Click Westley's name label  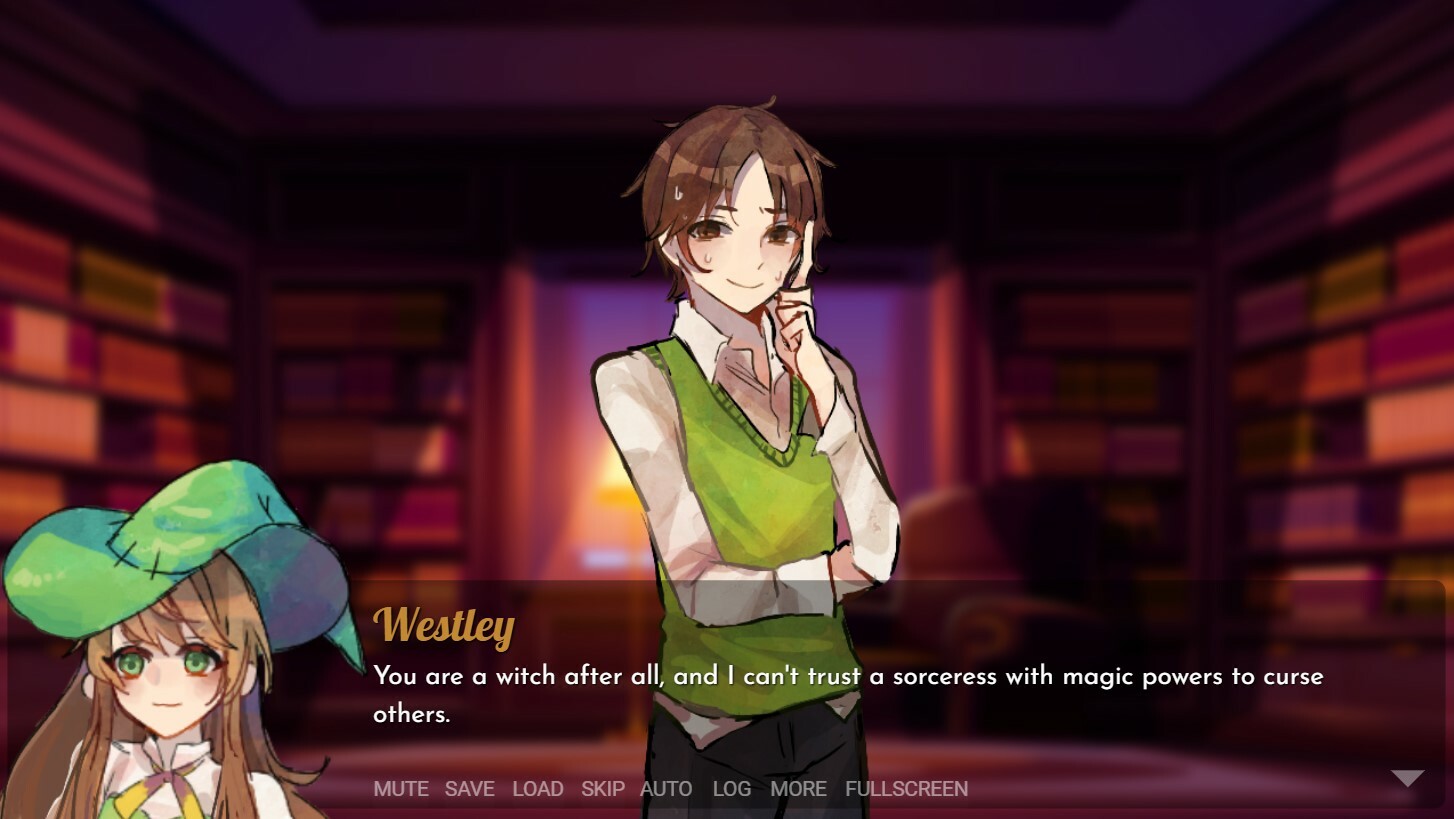[x=442, y=628]
